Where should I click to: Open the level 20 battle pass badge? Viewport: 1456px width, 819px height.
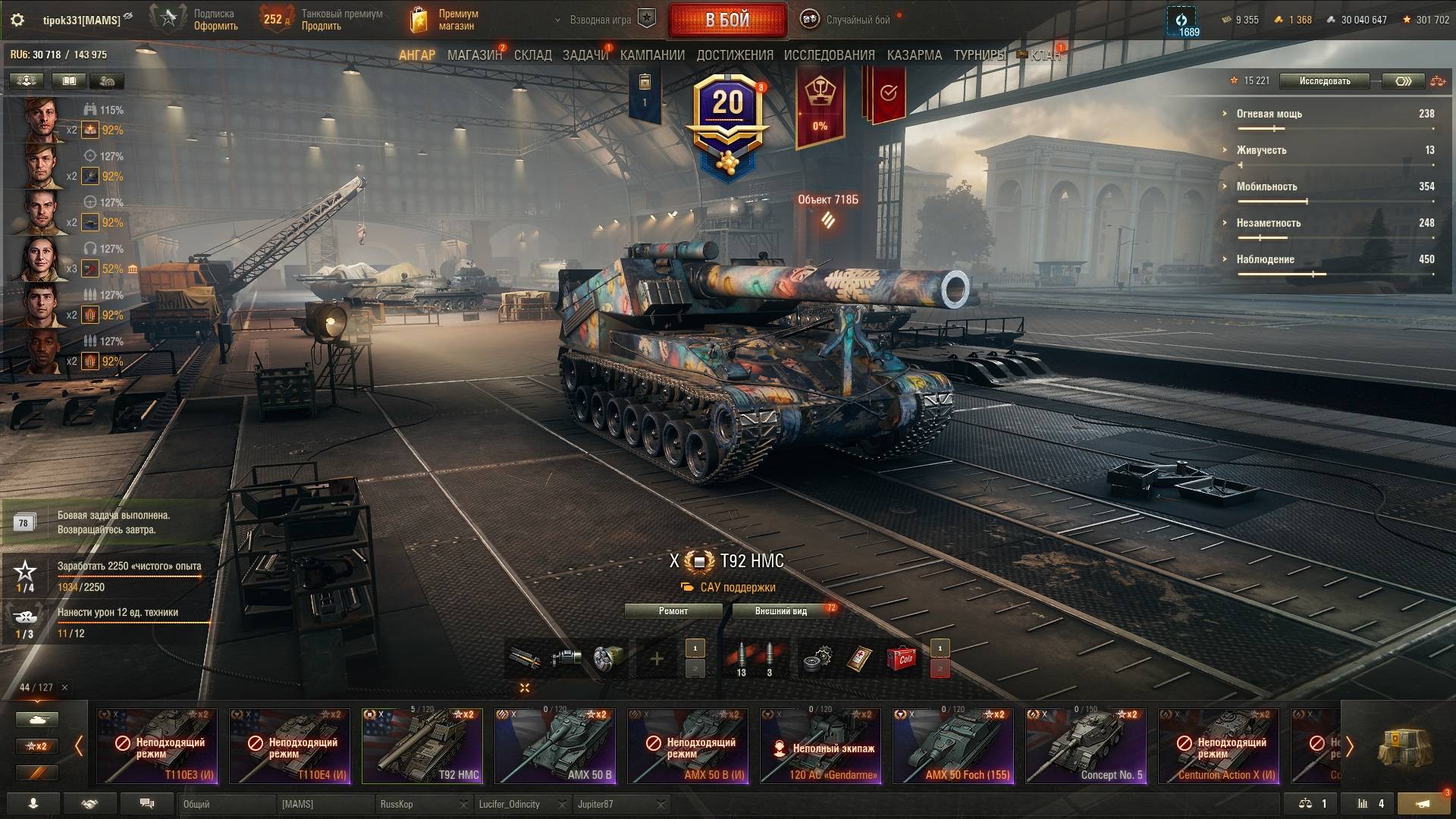(x=727, y=121)
